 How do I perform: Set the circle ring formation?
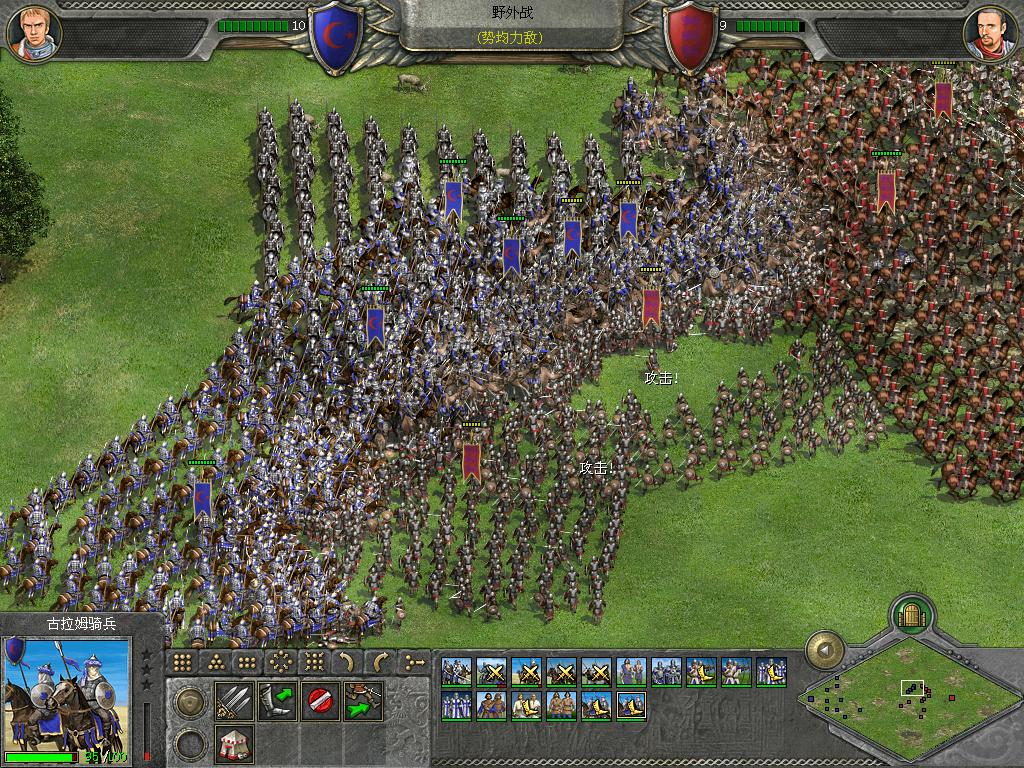(281, 662)
